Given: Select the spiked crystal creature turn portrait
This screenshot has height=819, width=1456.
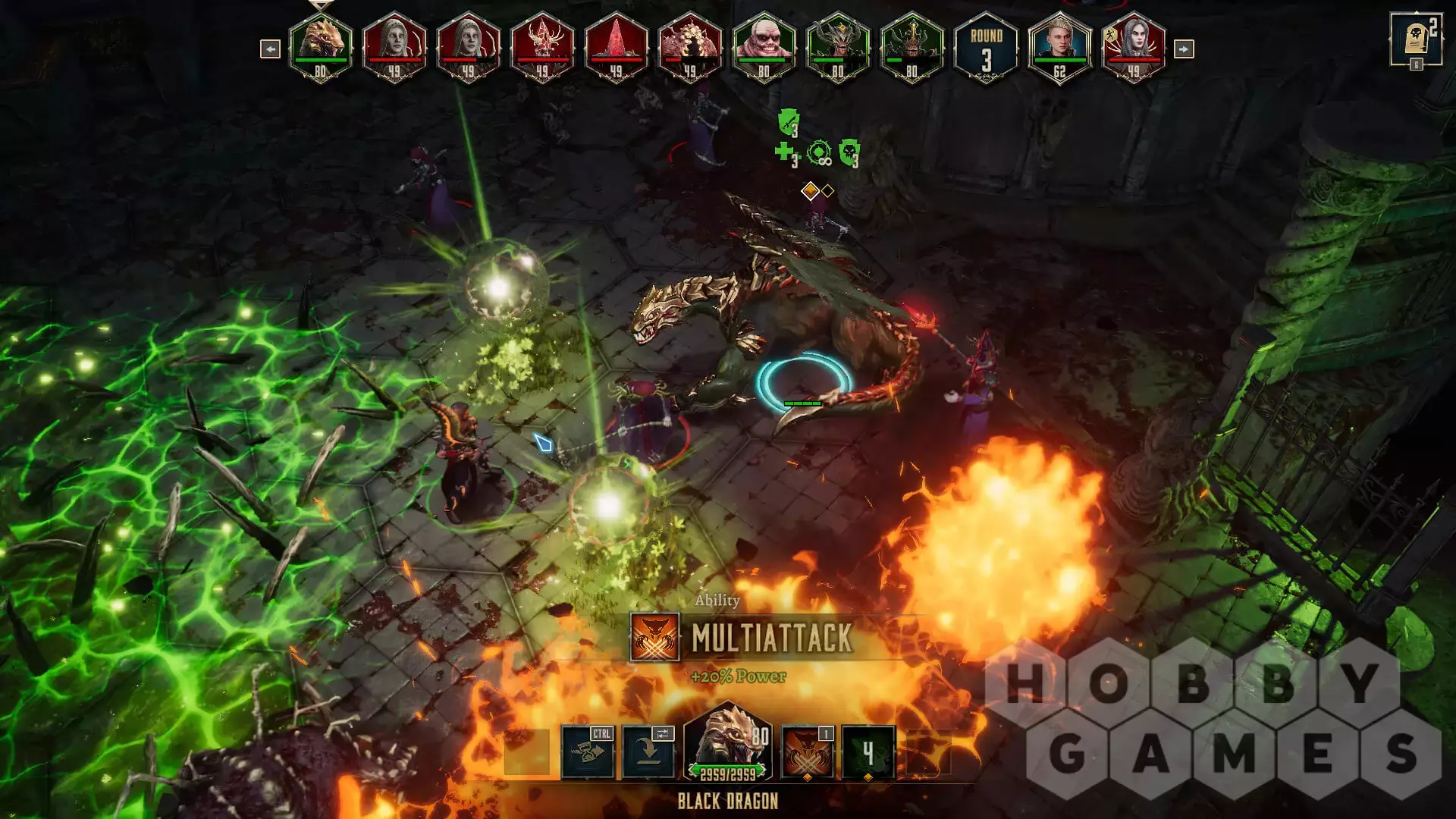Looking at the screenshot, I should (542, 45).
